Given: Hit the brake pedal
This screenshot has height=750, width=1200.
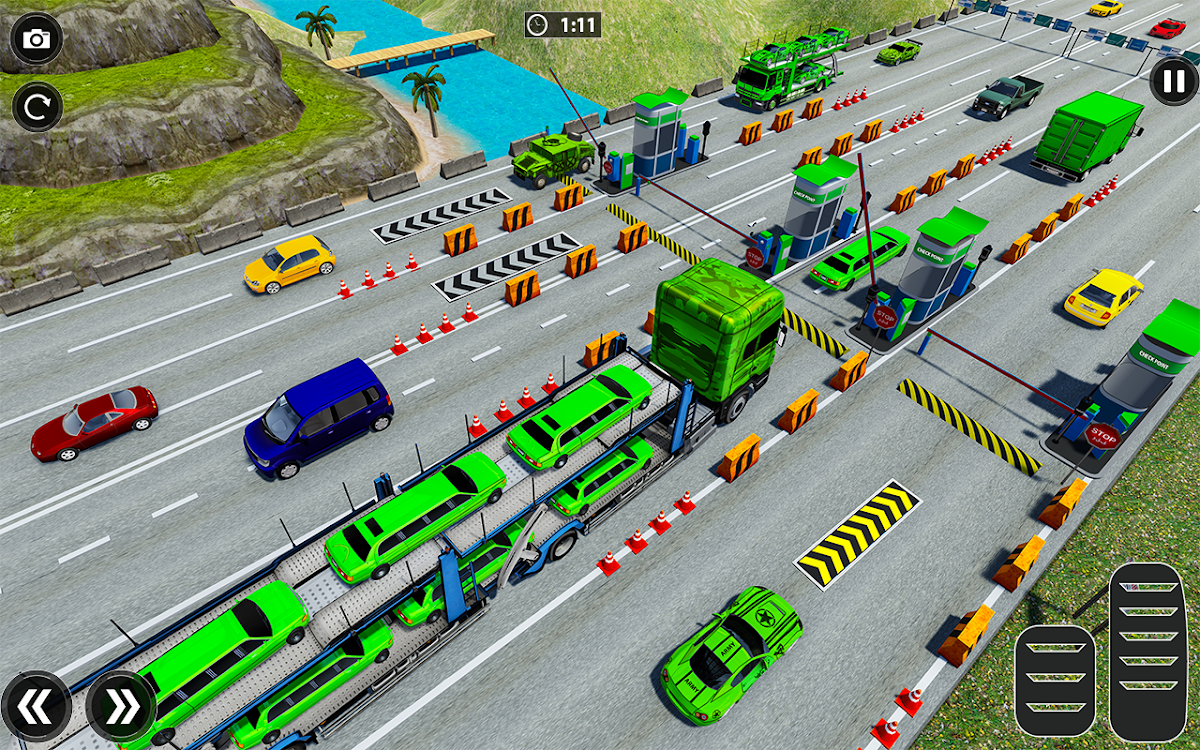Looking at the screenshot, I should (x=1055, y=680).
